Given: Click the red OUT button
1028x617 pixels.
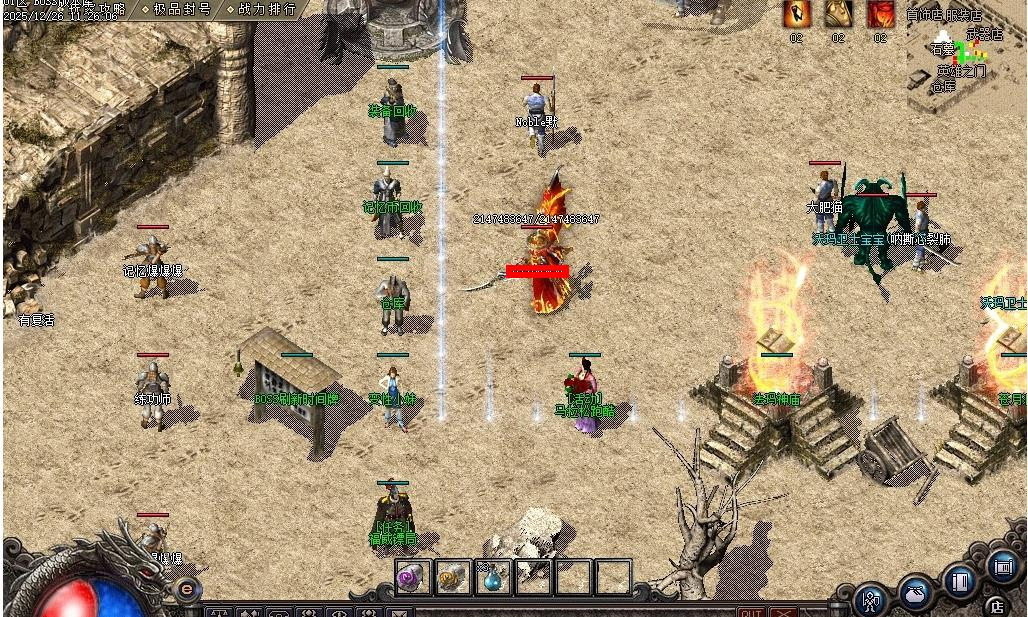Looking at the screenshot, I should [x=751, y=612].
